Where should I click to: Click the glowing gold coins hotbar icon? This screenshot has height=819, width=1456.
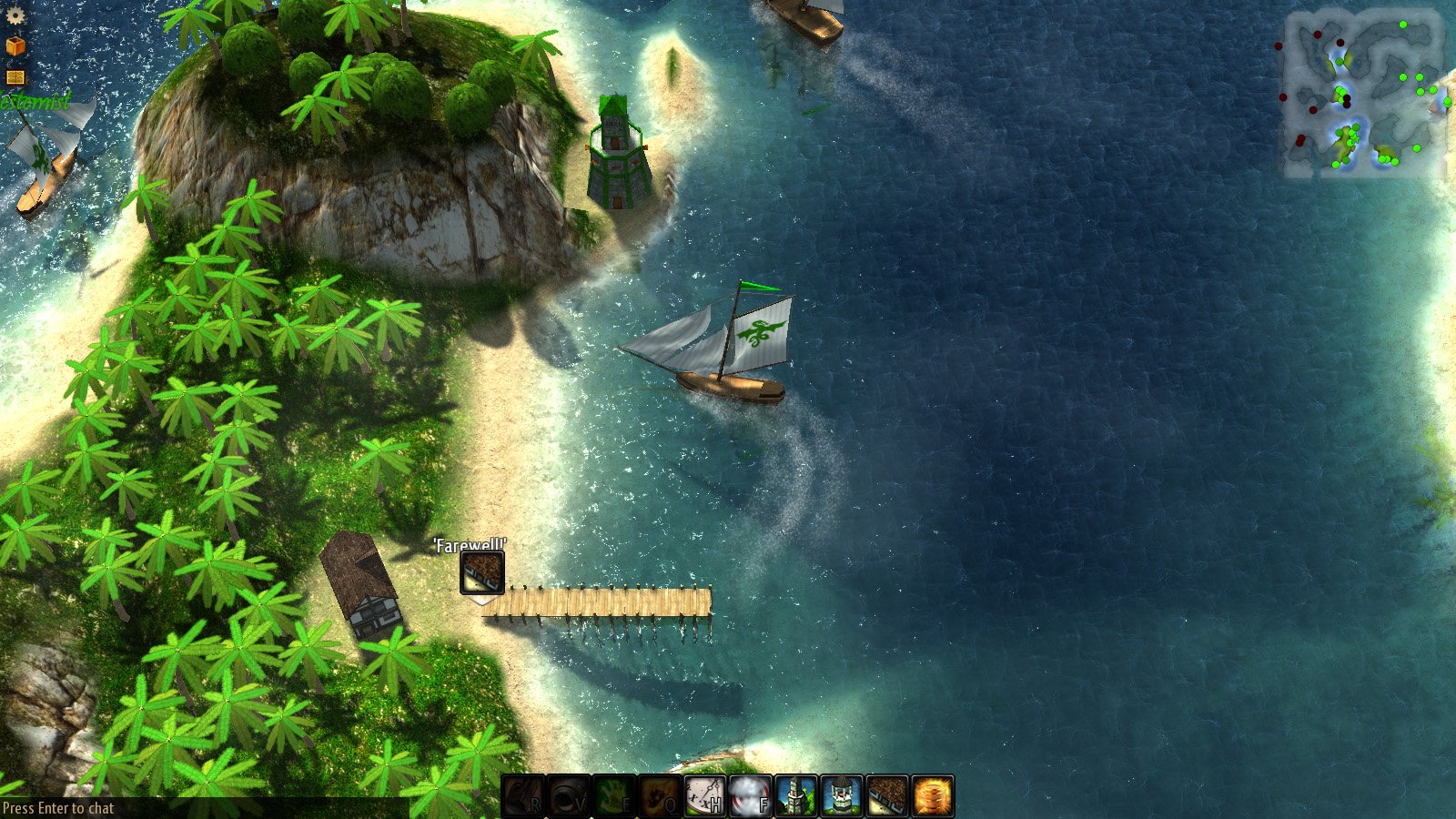click(931, 792)
